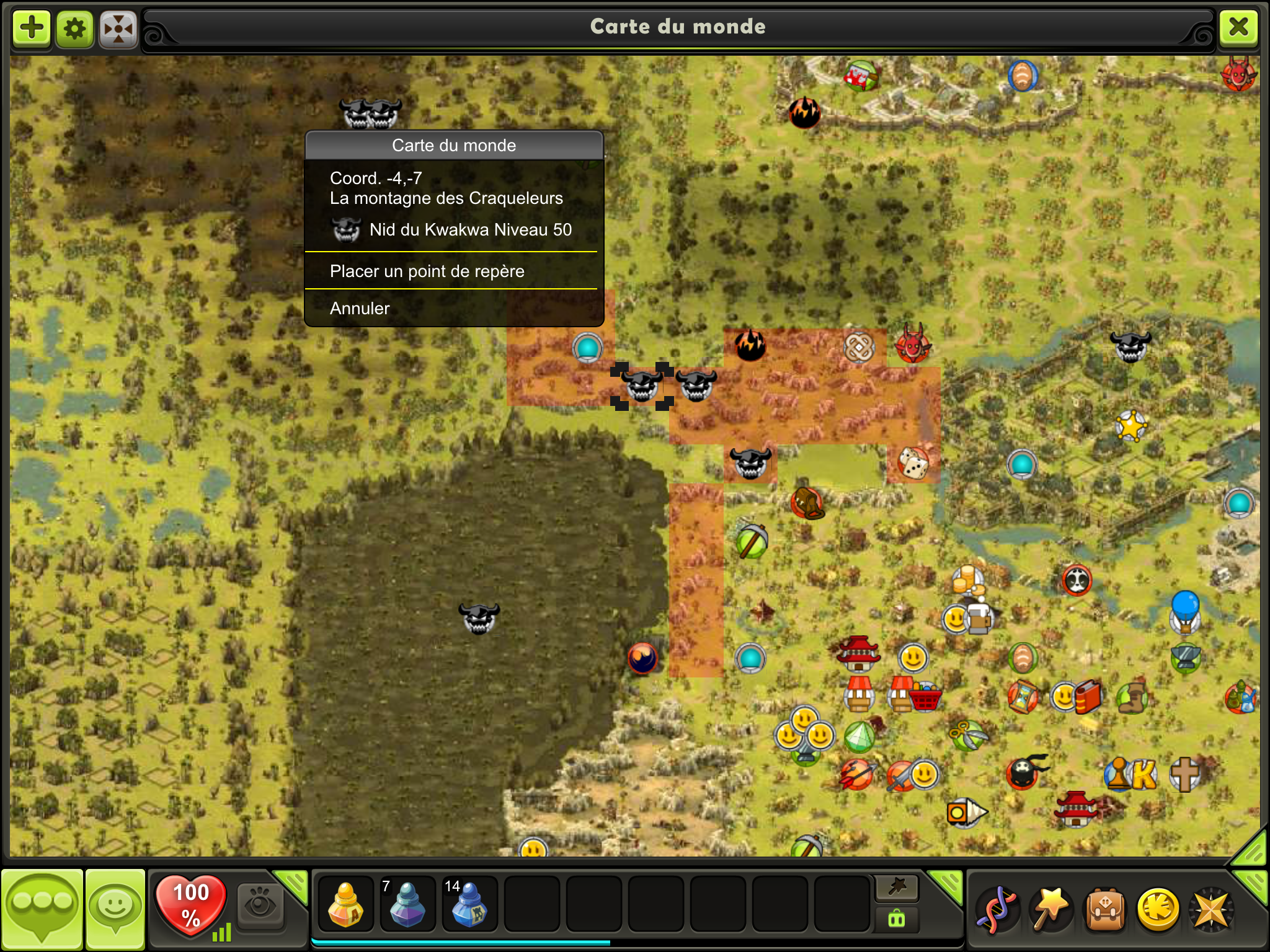Switch hotbar with the wand tab
Viewport: 1270px width, 952px height.
tap(897, 888)
